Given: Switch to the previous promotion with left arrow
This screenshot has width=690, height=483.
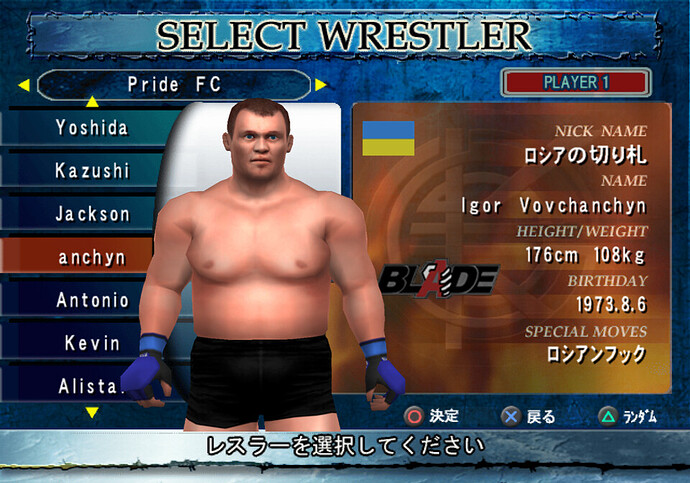Looking at the screenshot, I should coord(22,85).
